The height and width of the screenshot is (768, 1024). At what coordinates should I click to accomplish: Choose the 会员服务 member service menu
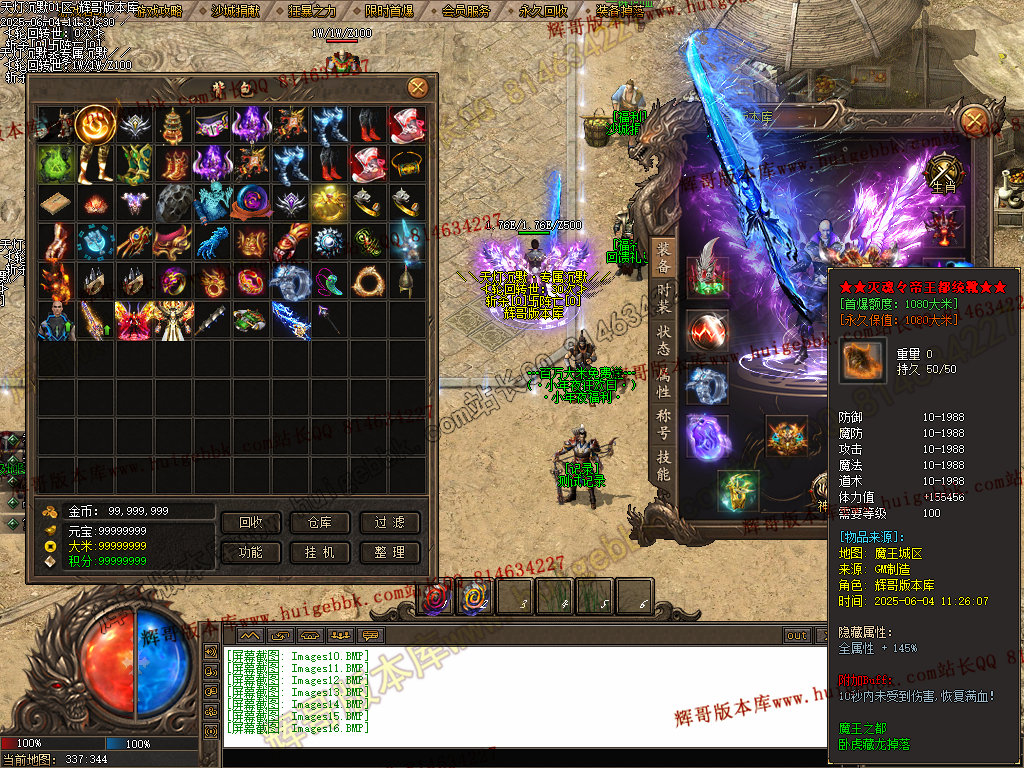(x=466, y=11)
